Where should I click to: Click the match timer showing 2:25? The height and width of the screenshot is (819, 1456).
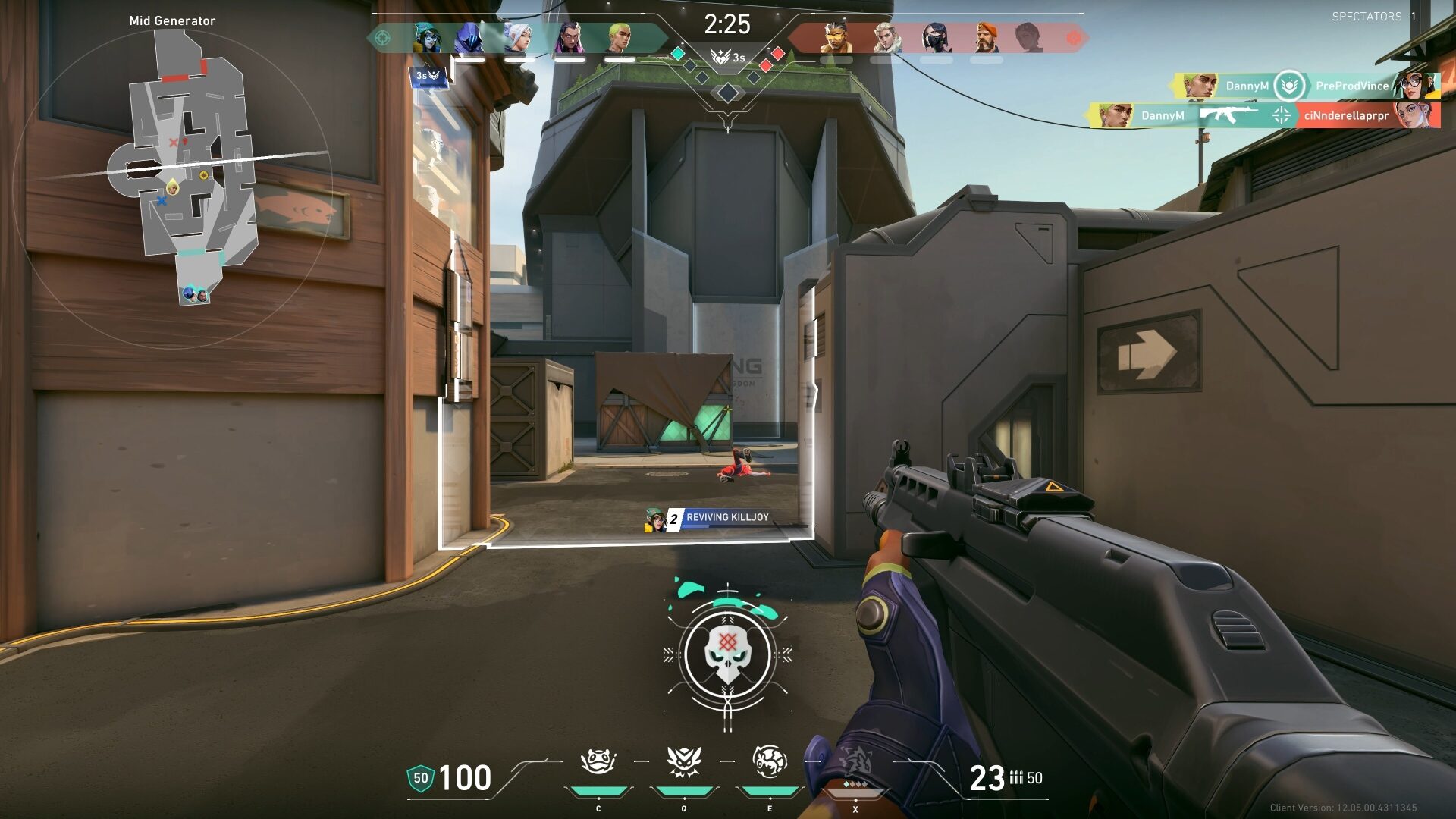coord(728,24)
